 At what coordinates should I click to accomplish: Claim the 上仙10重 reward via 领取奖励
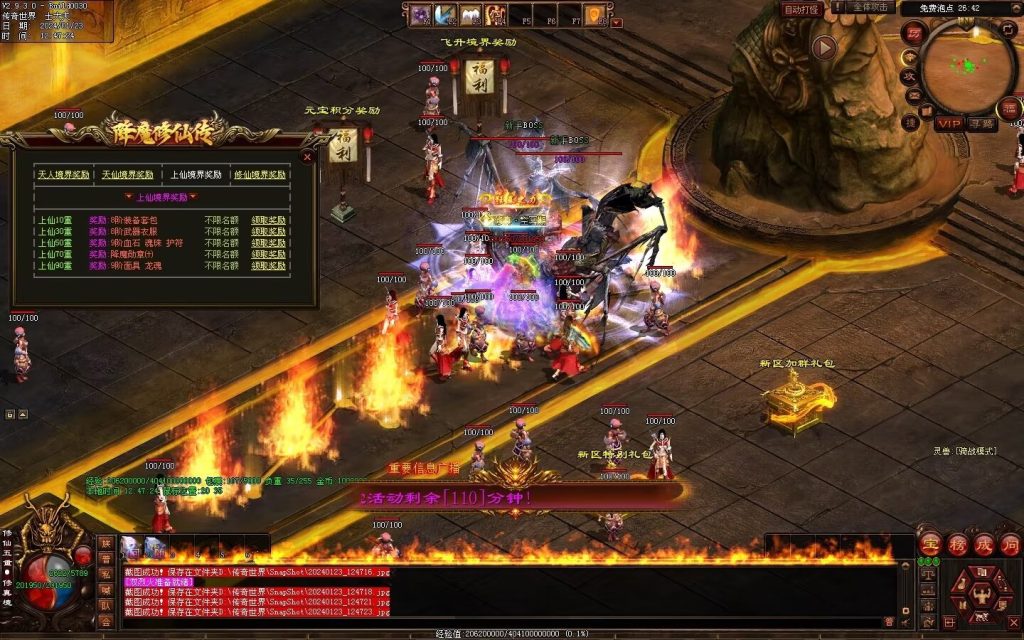(x=268, y=218)
